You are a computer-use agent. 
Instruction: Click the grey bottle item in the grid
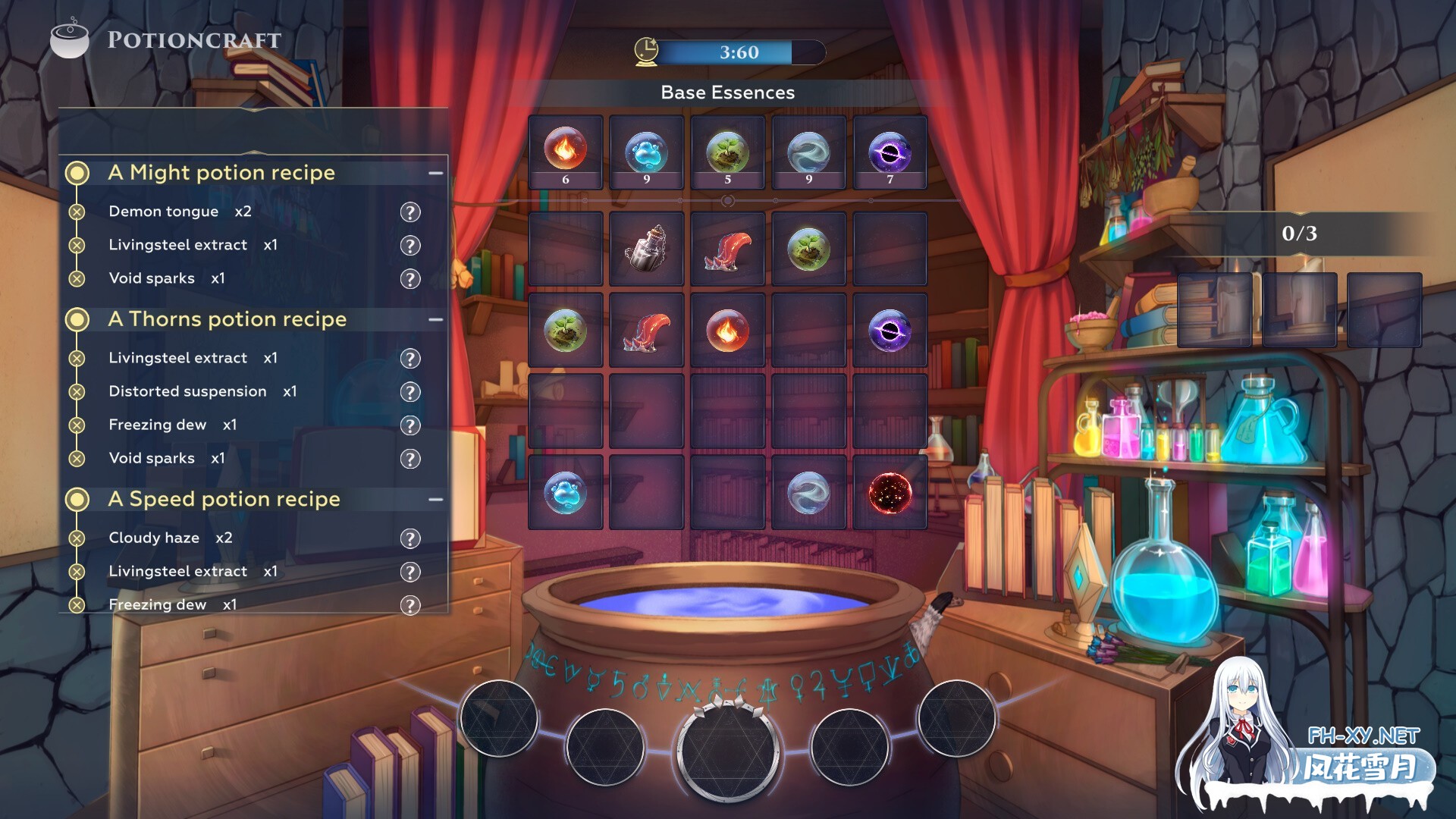647,249
